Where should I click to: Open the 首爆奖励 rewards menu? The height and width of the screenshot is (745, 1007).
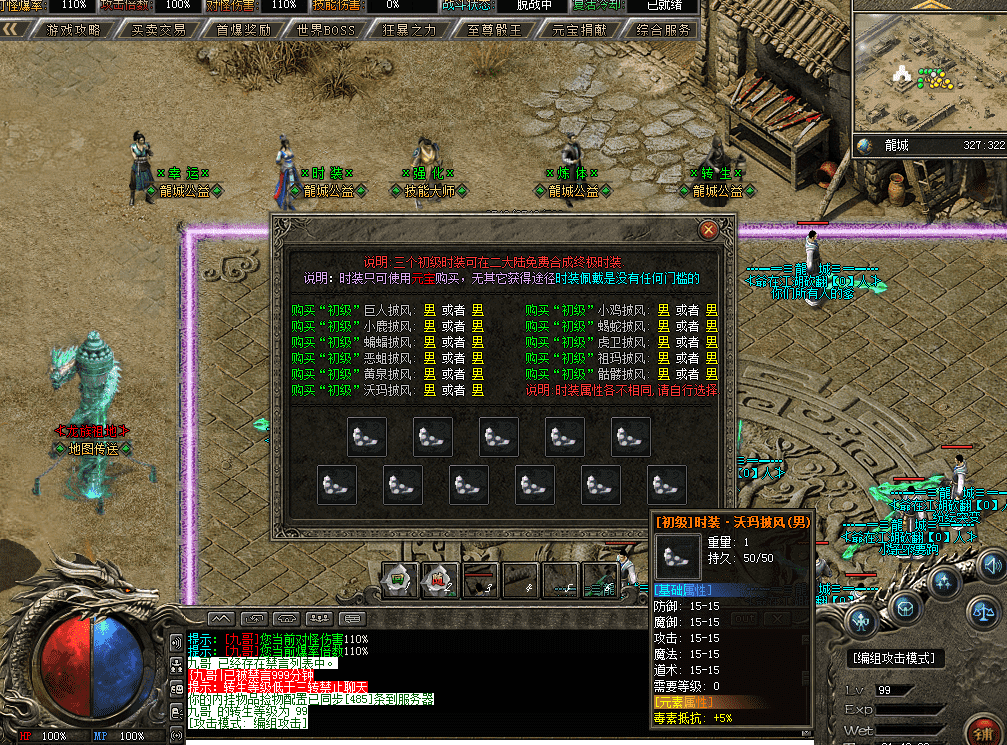pyautogui.click(x=243, y=30)
